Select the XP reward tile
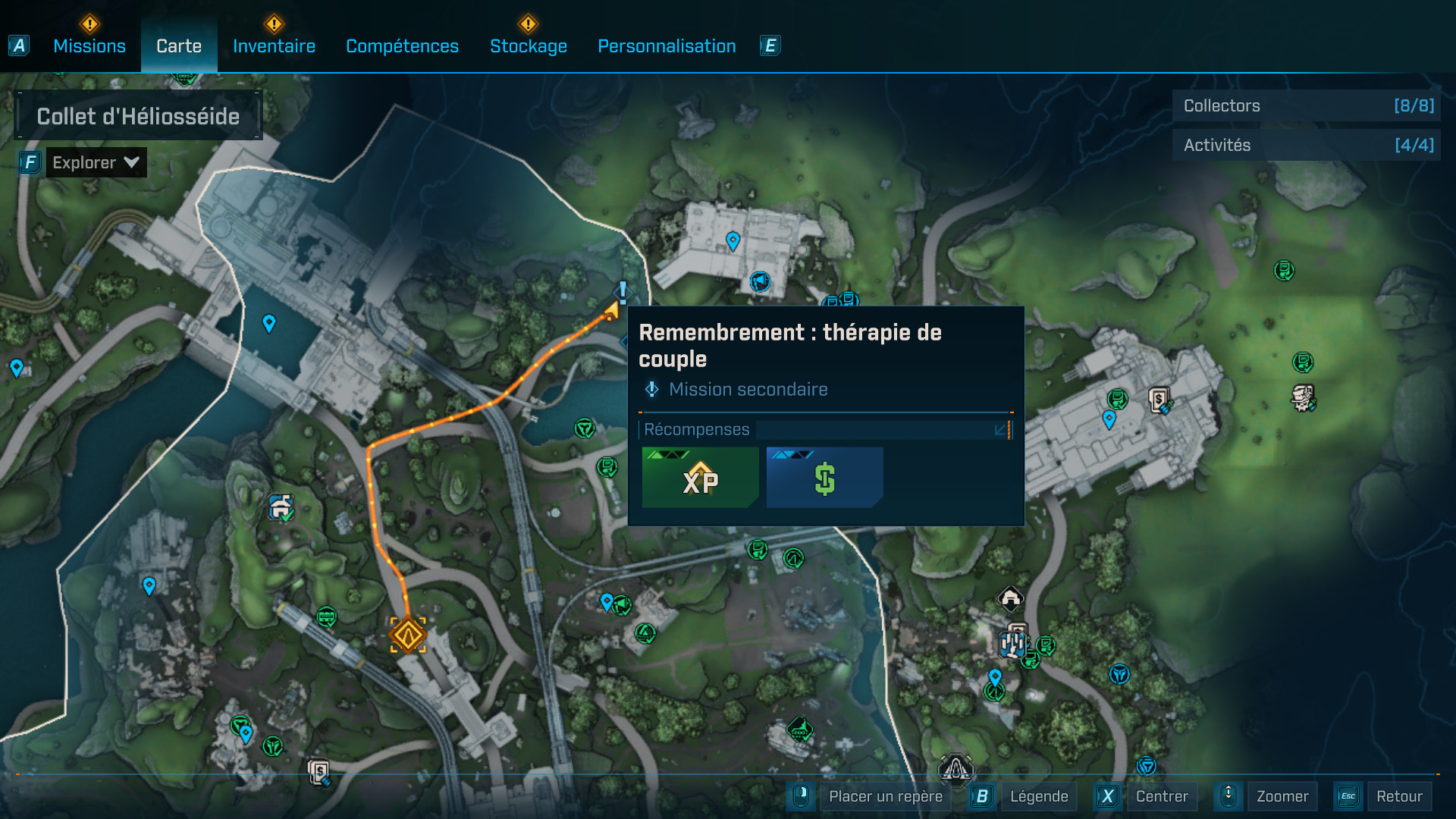Image resolution: width=1456 pixels, height=819 pixels. [x=700, y=478]
